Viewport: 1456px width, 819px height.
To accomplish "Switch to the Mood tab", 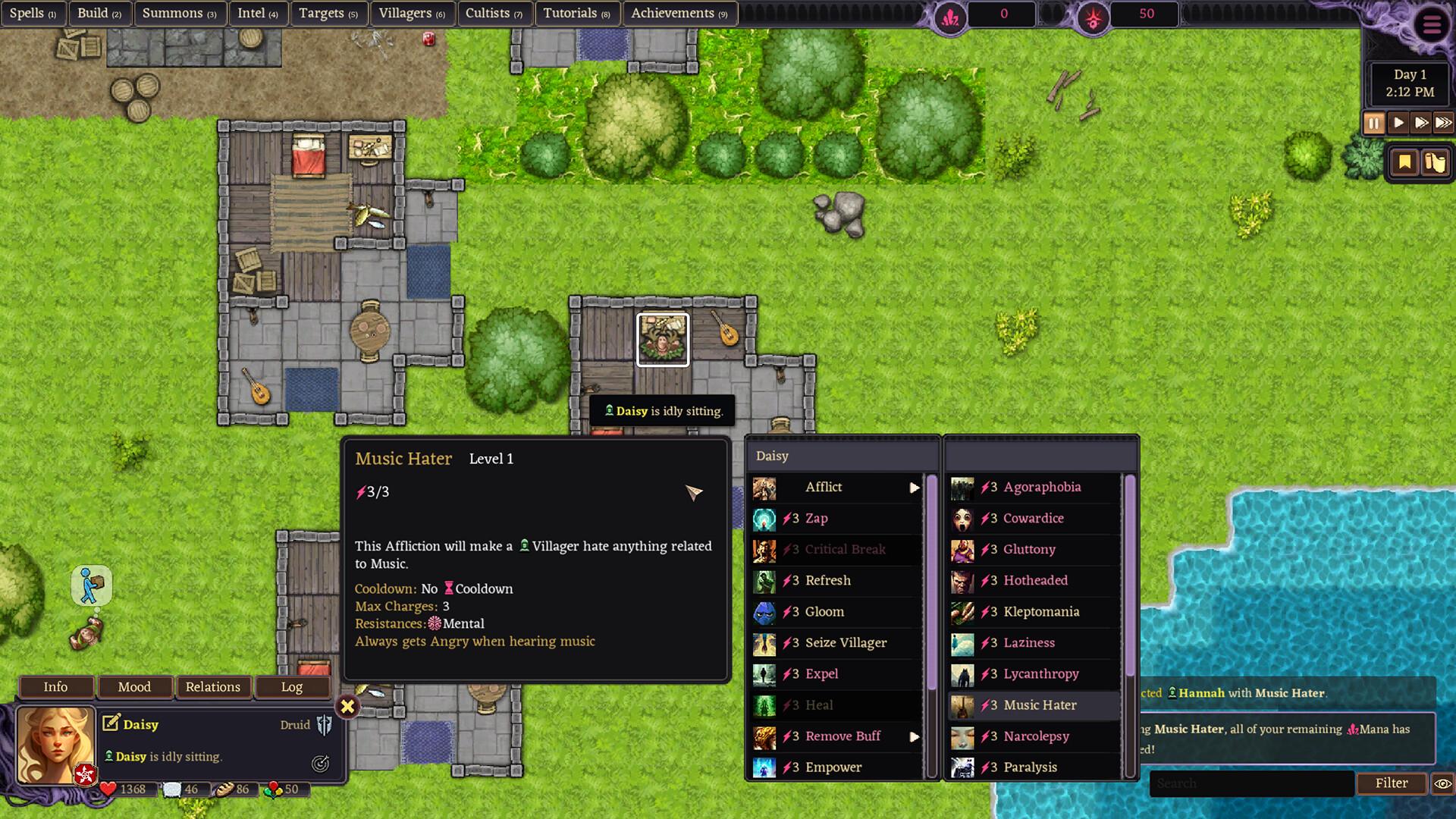I will coord(136,687).
